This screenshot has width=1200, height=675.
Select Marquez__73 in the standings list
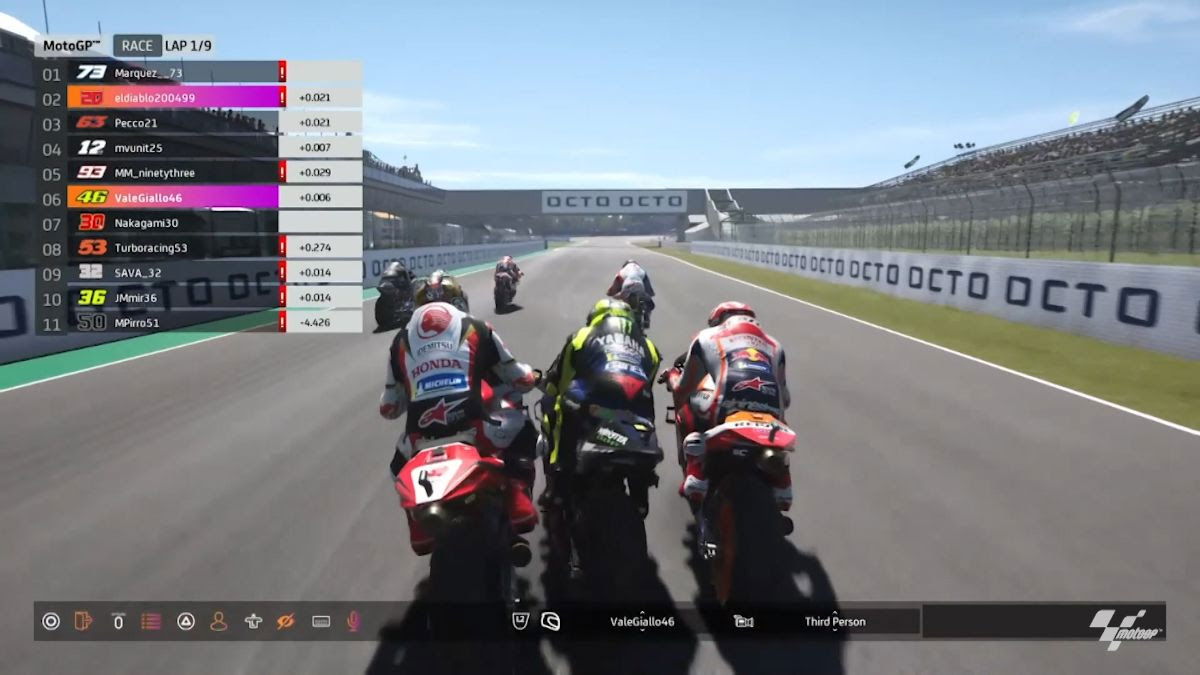click(x=148, y=72)
